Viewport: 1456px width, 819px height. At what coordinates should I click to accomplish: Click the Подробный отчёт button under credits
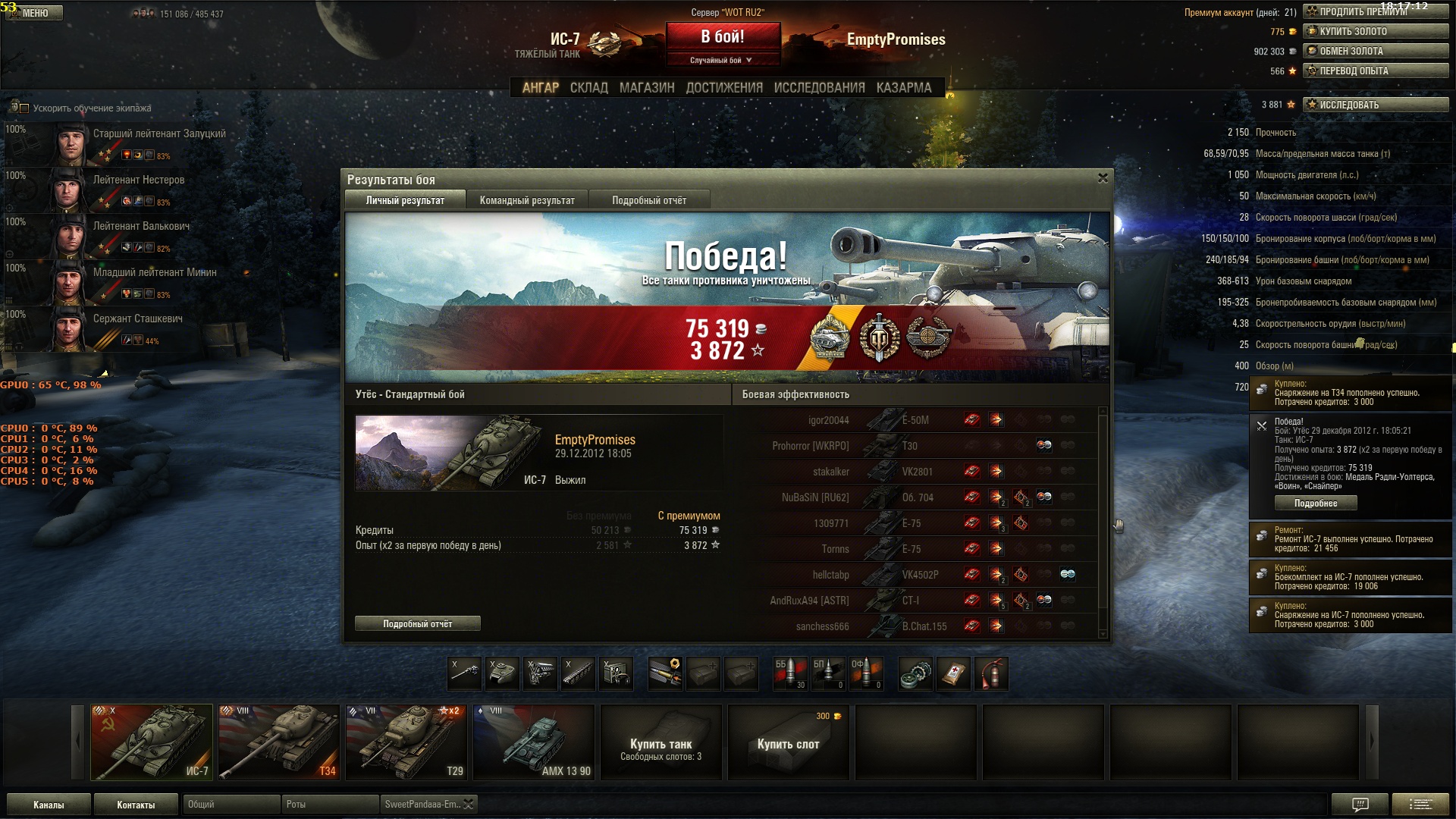417,623
